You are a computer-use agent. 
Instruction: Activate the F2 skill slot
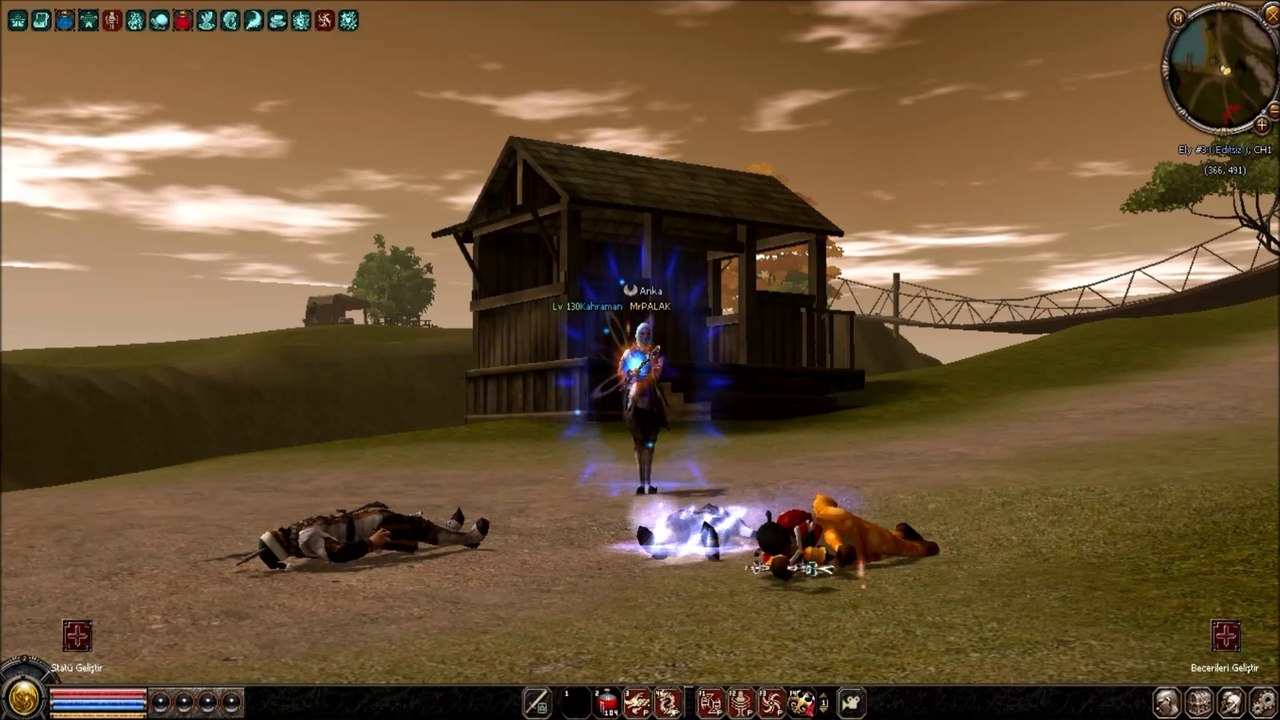pyautogui.click(x=741, y=703)
